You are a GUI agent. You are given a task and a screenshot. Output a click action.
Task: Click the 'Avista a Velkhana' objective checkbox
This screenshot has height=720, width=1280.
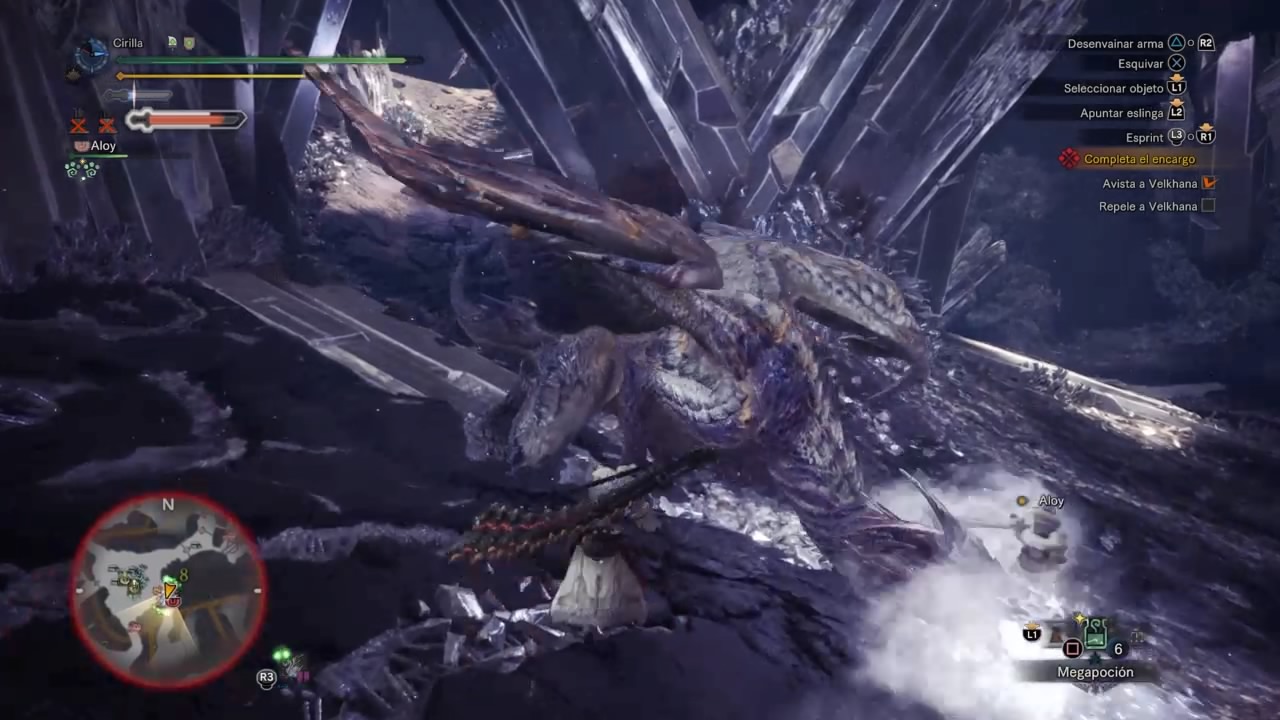[1208, 183]
